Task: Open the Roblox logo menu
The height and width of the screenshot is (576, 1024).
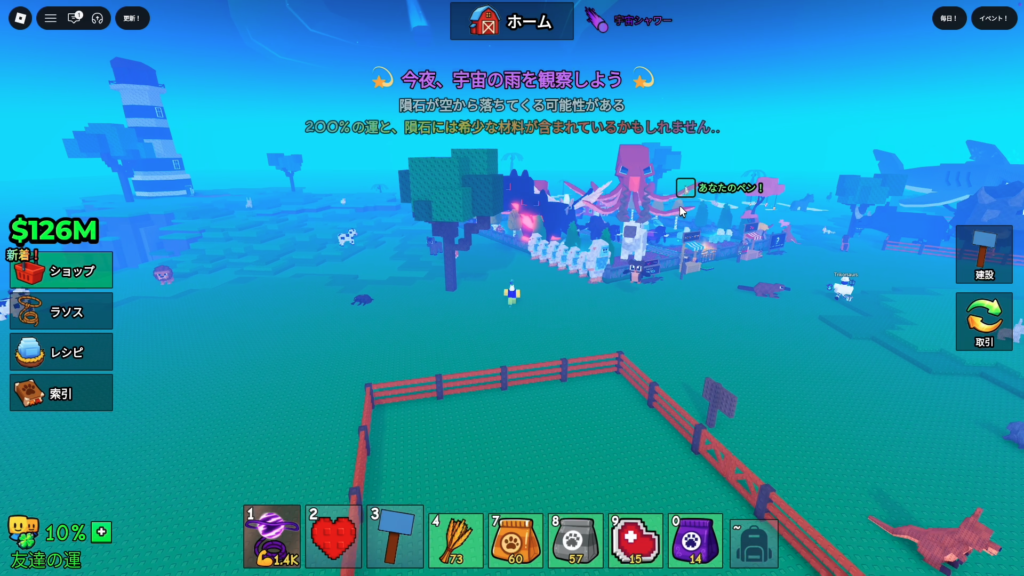Action: point(21,18)
